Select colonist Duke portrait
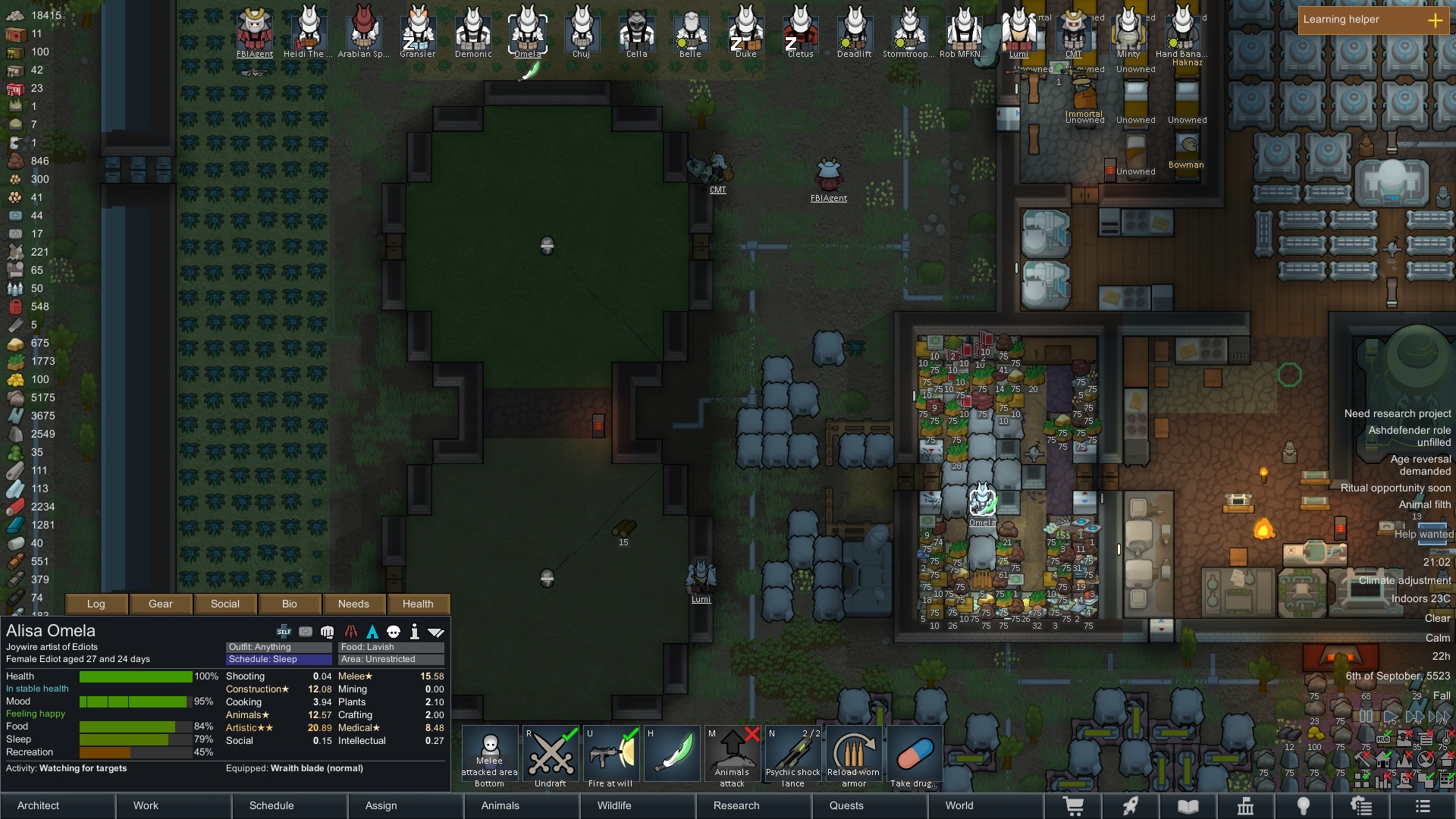This screenshot has width=1456, height=819. tap(746, 30)
